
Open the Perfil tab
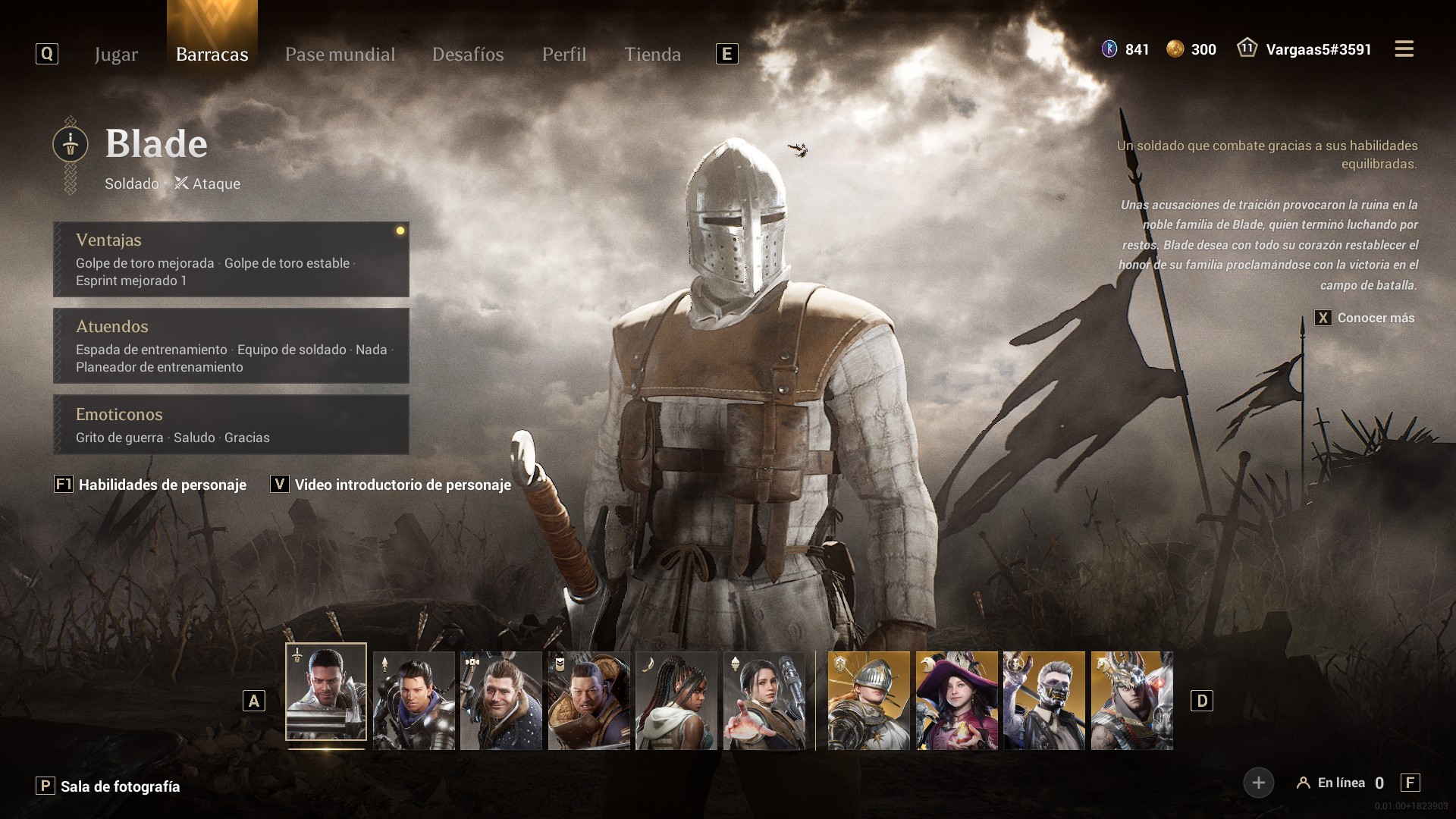(x=563, y=55)
